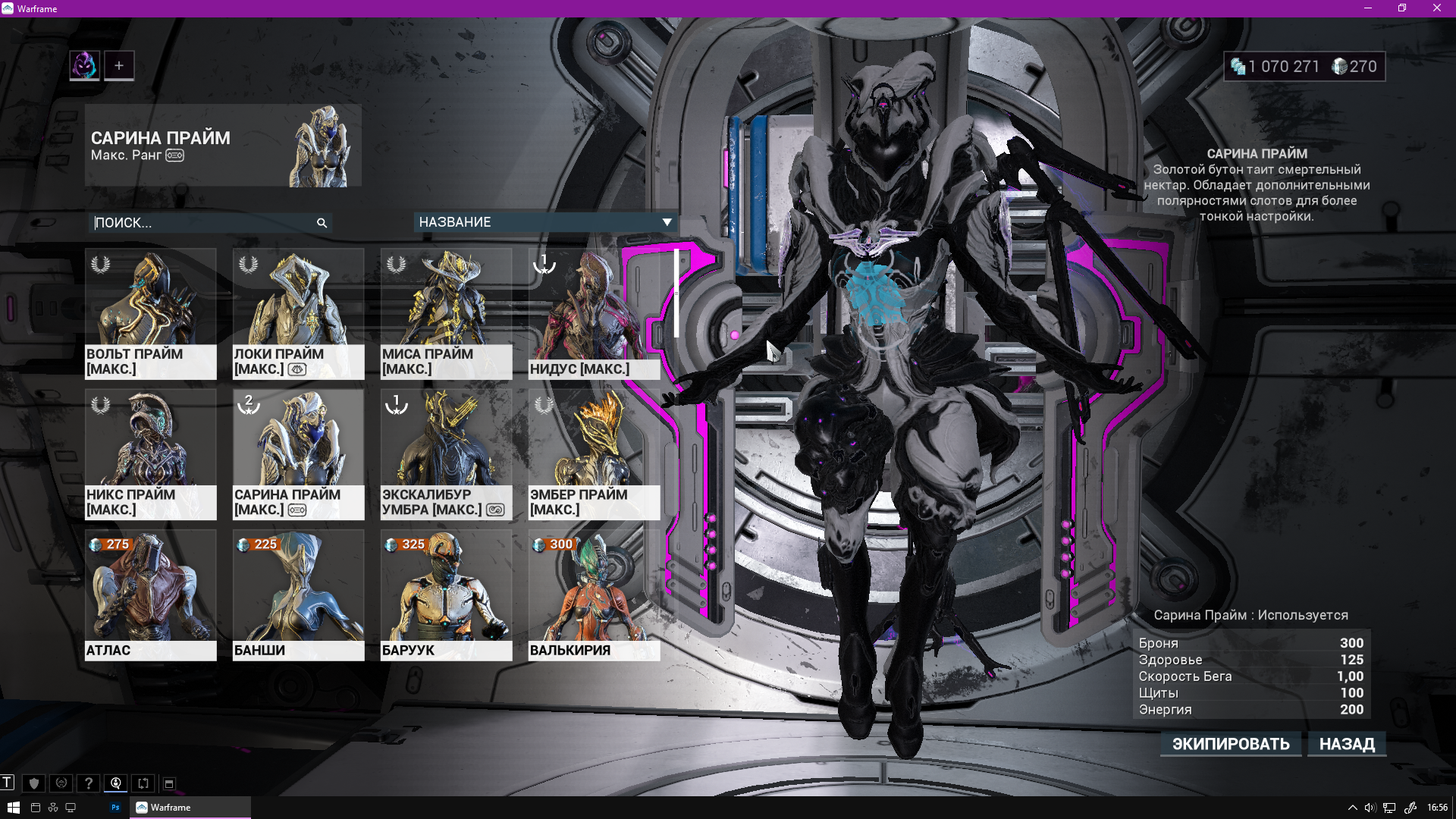Viewport: 1456px width, 819px height.
Task: Select the highlighted player lookup icon
Action: (x=115, y=783)
